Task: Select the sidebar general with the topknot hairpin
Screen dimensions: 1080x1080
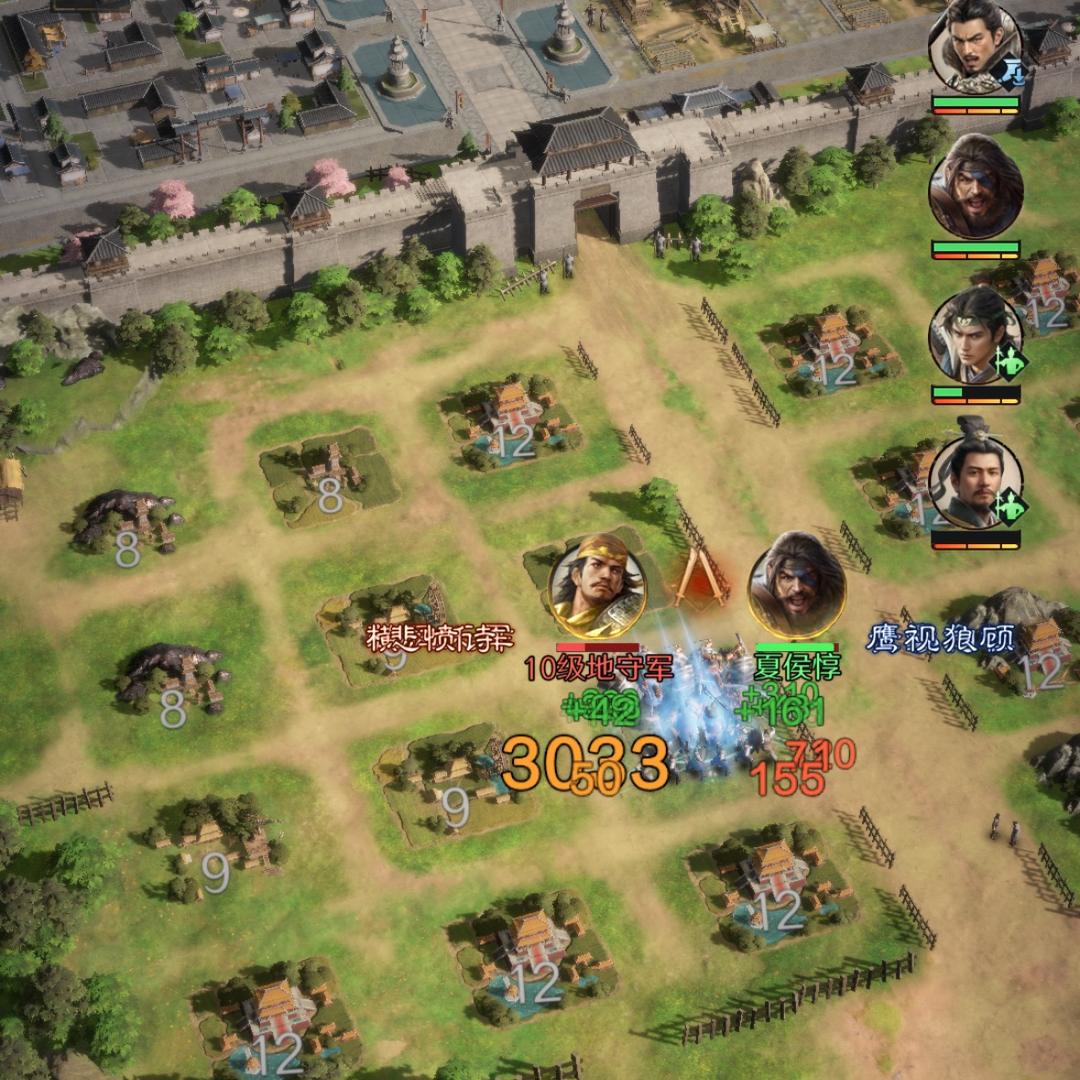Action: (975, 482)
